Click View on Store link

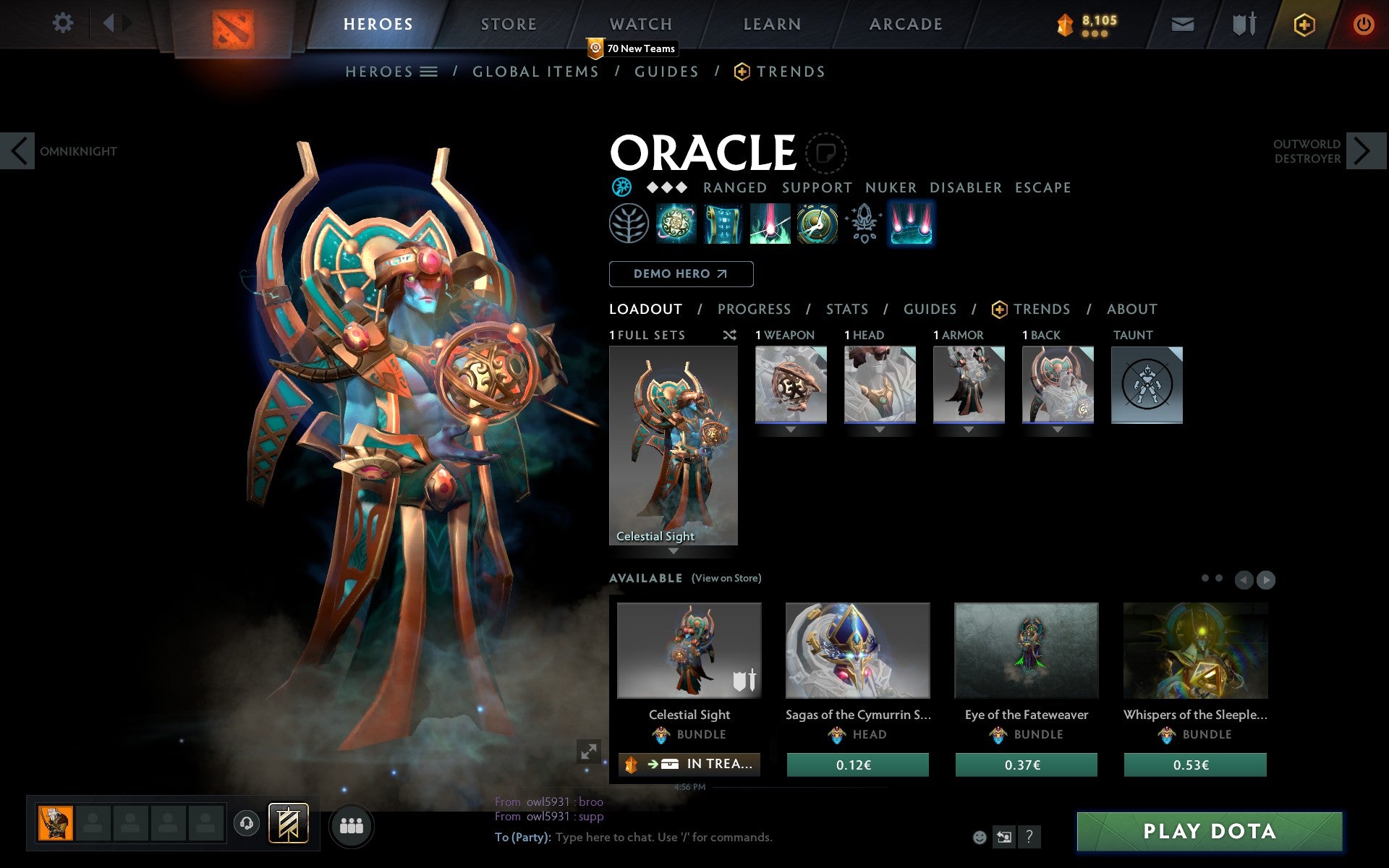726,578
